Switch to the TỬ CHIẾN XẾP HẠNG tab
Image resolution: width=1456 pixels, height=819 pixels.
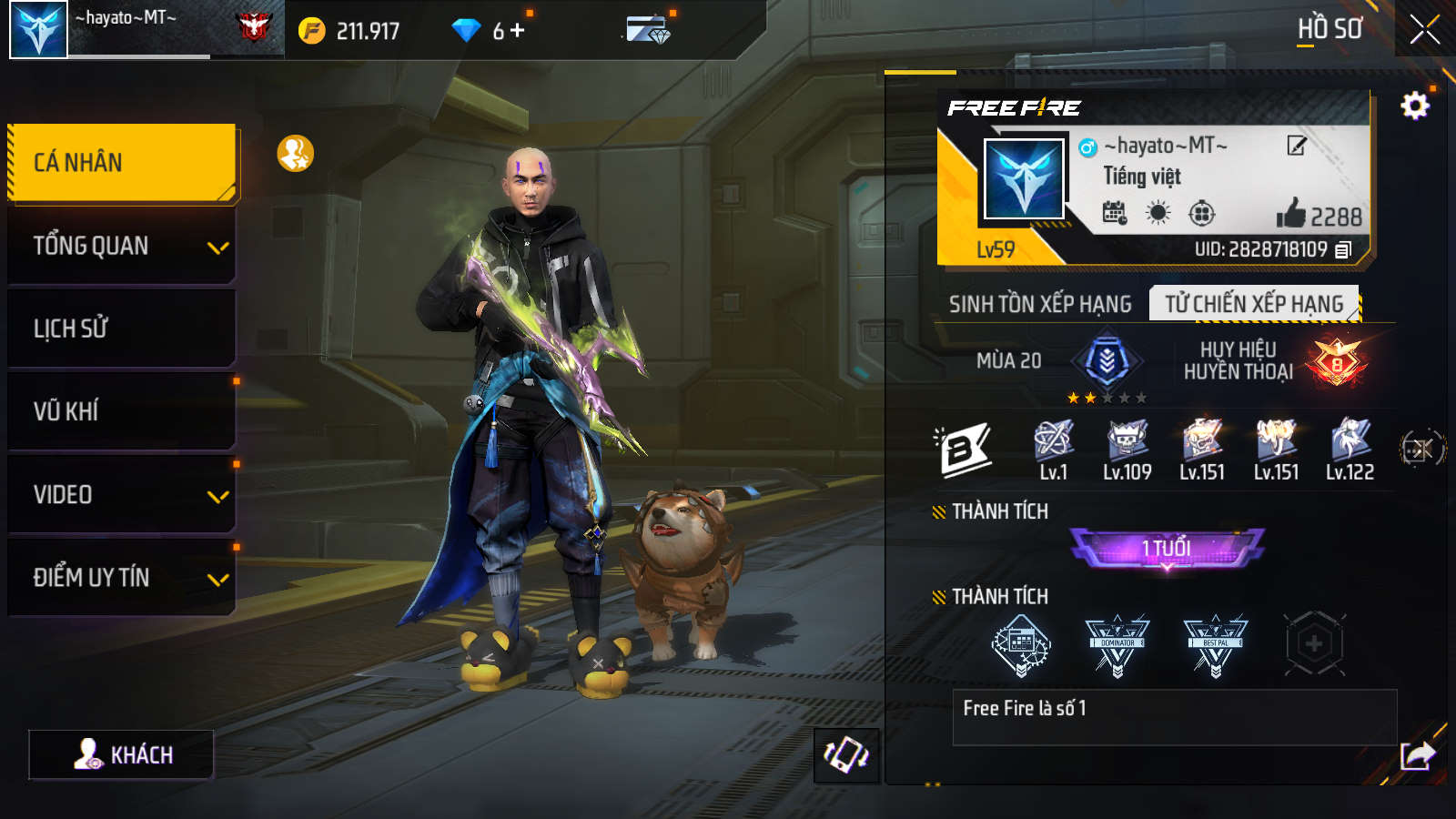(1254, 304)
